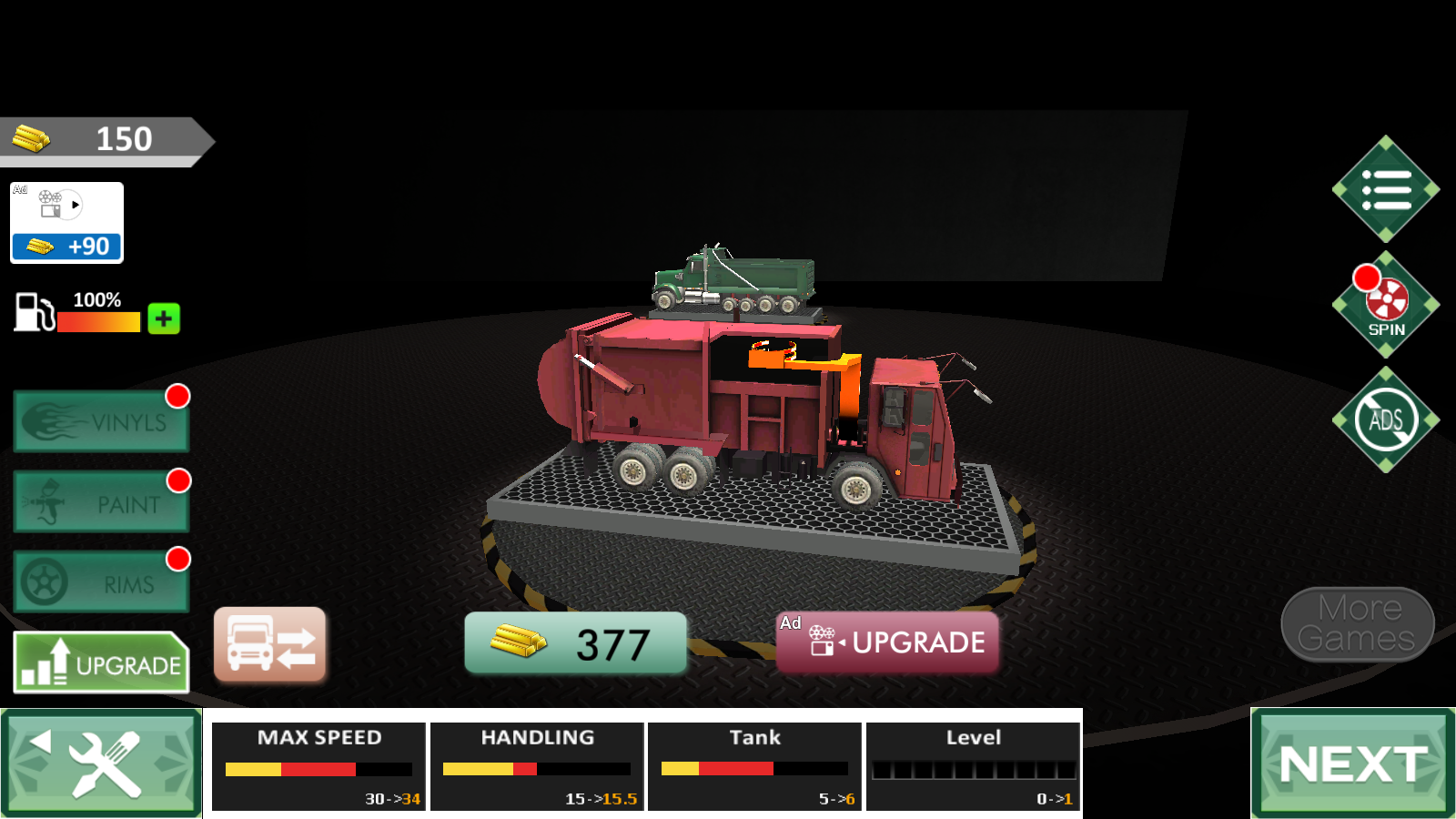The width and height of the screenshot is (1456, 819).
Task: Open the UPGRADE menu with bar chart icon
Action: pyautogui.click(x=100, y=663)
